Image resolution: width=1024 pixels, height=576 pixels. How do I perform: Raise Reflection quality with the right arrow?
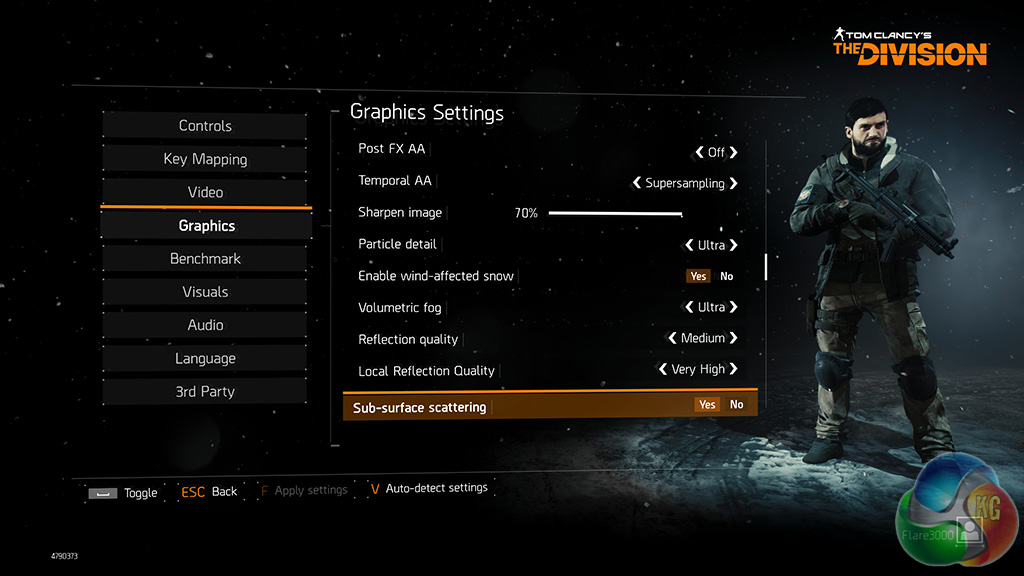(x=734, y=338)
